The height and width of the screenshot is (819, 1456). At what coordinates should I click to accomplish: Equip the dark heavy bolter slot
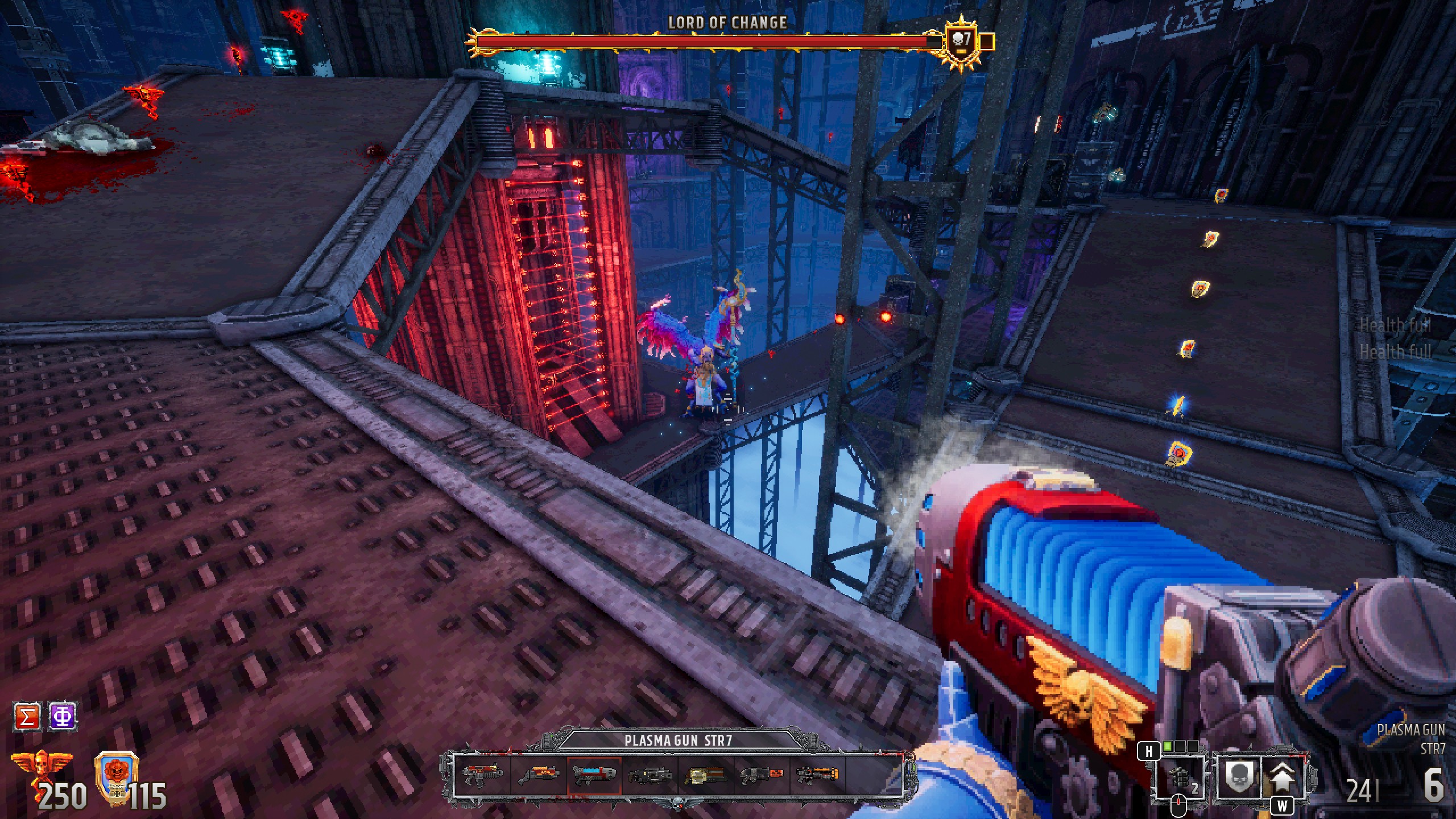tap(650, 775)
